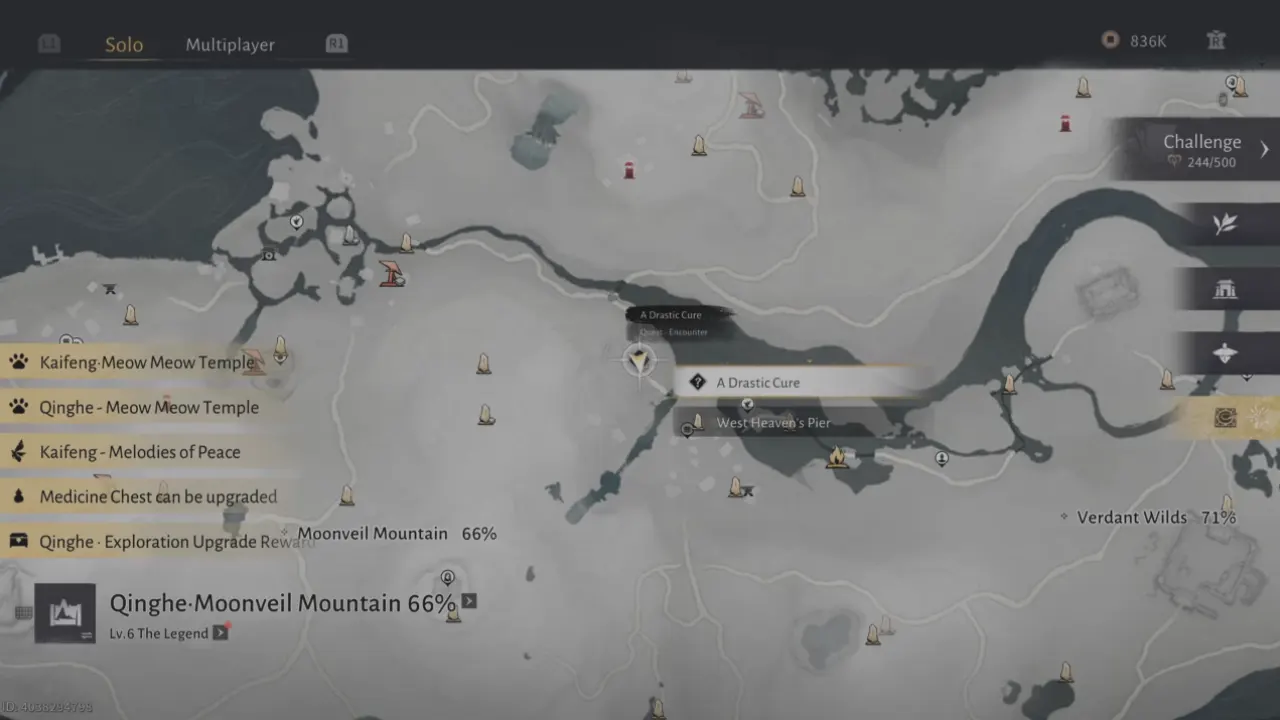Switch to the Multiplayer tab
This screenshot has width=1280, height=720.
(x=230, y=45)
